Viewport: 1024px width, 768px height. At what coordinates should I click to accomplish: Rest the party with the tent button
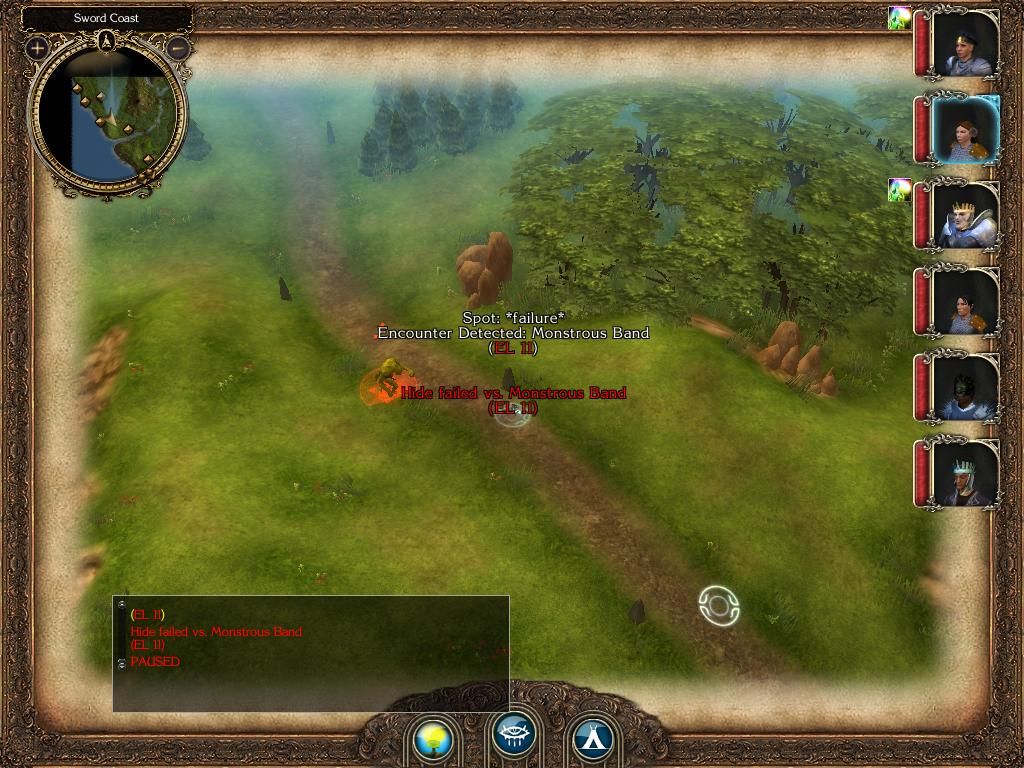(x=592, y=741)
